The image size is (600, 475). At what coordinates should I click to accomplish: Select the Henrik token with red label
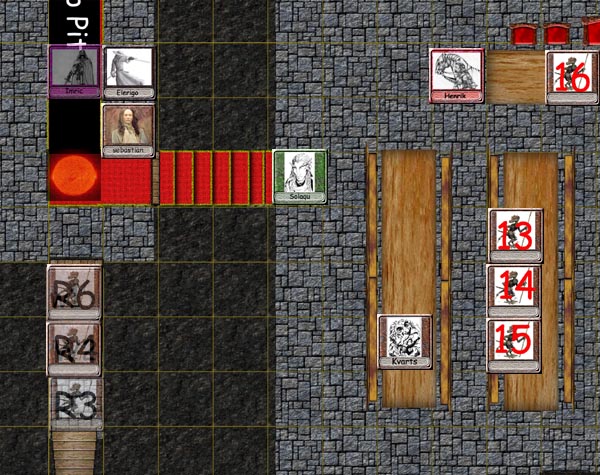[x=457, y=75]
